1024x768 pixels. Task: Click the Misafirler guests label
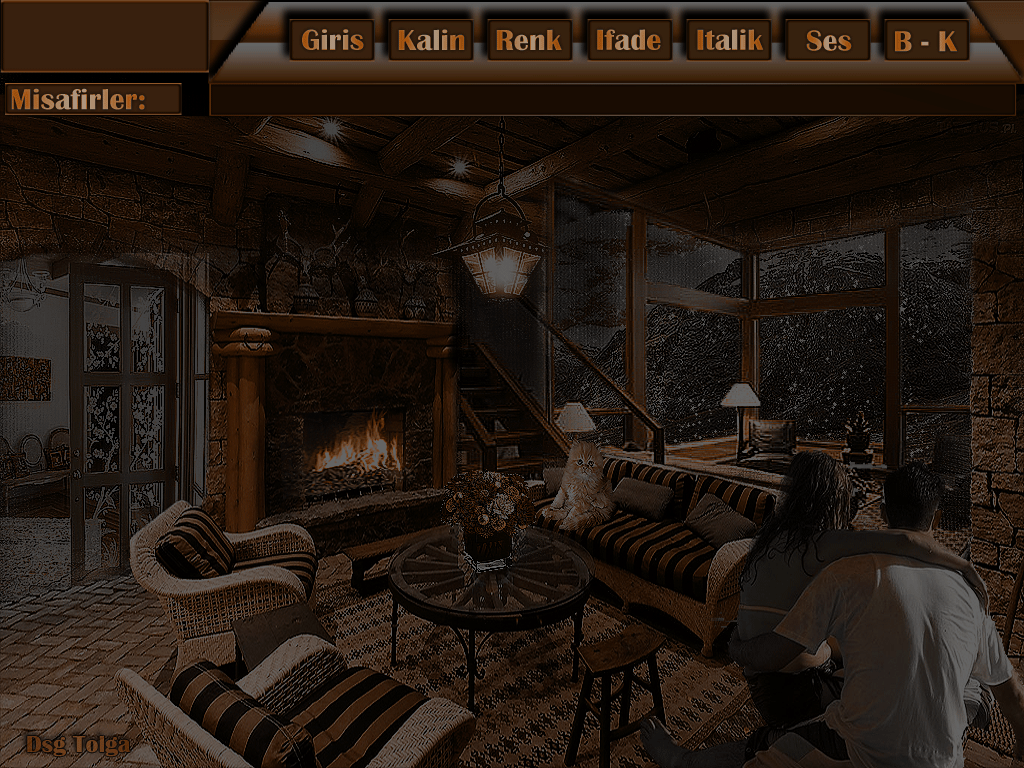click(x=92, y=100)
